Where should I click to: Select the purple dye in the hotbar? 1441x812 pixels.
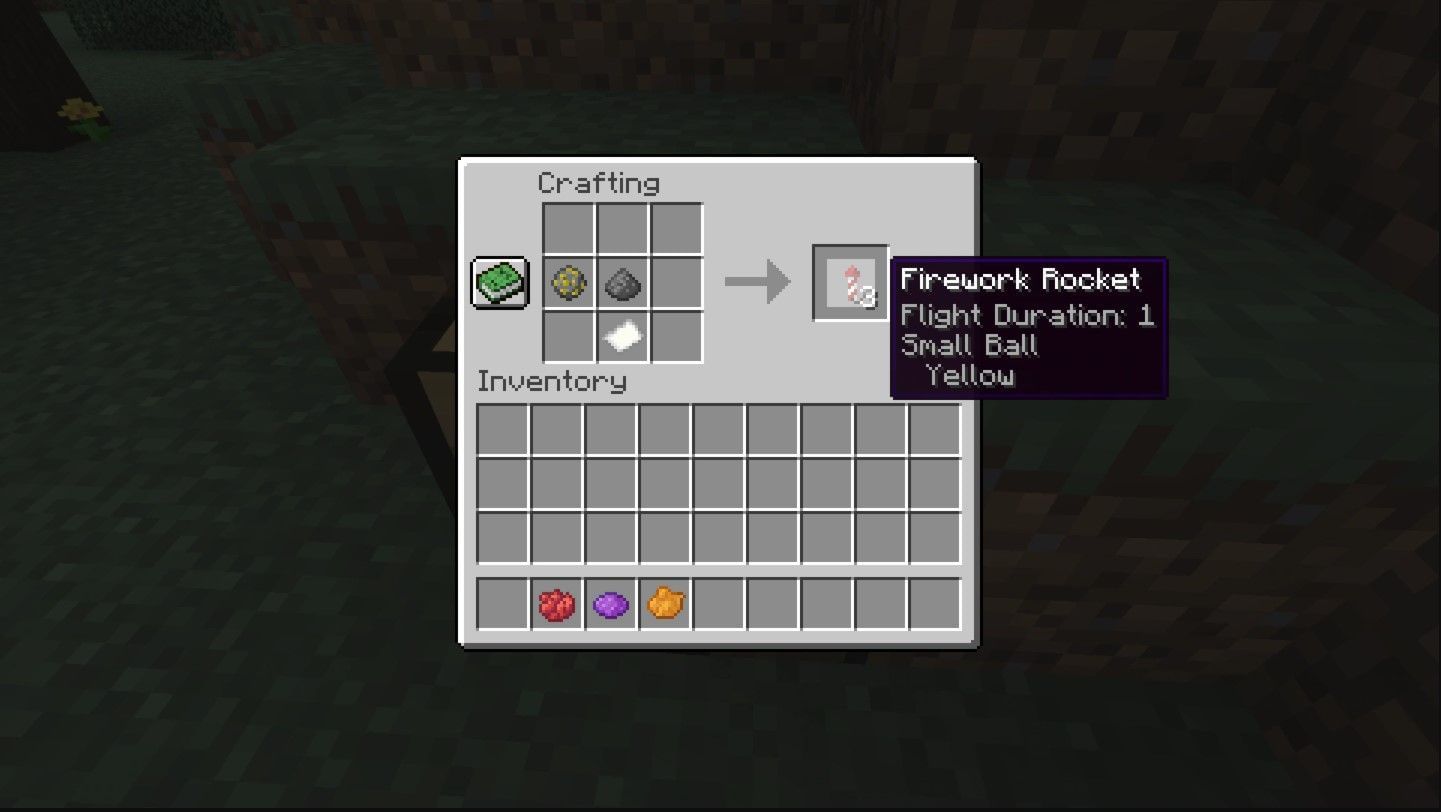(613, 601)
